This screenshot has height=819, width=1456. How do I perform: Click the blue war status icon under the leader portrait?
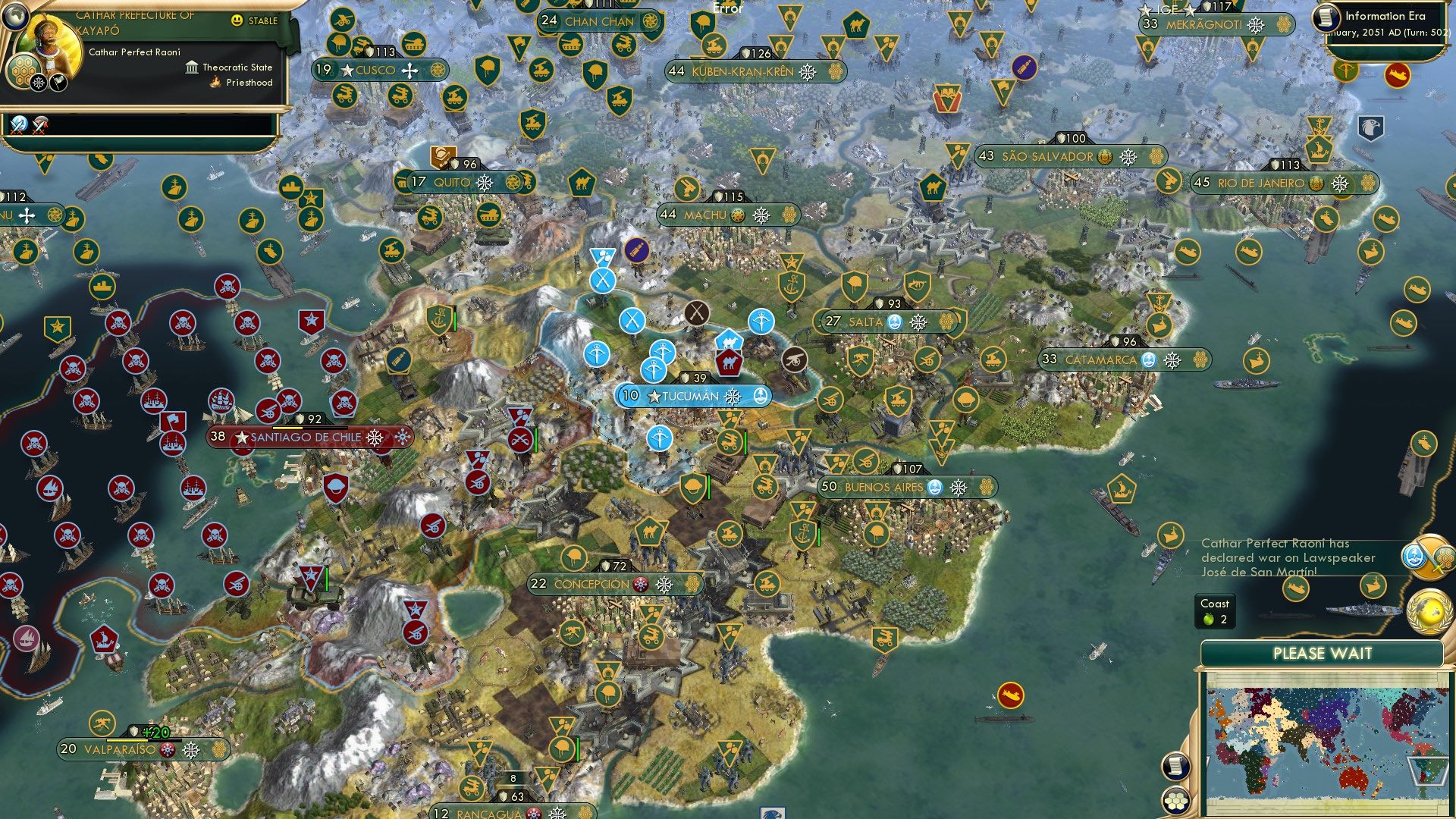point(18,125)
